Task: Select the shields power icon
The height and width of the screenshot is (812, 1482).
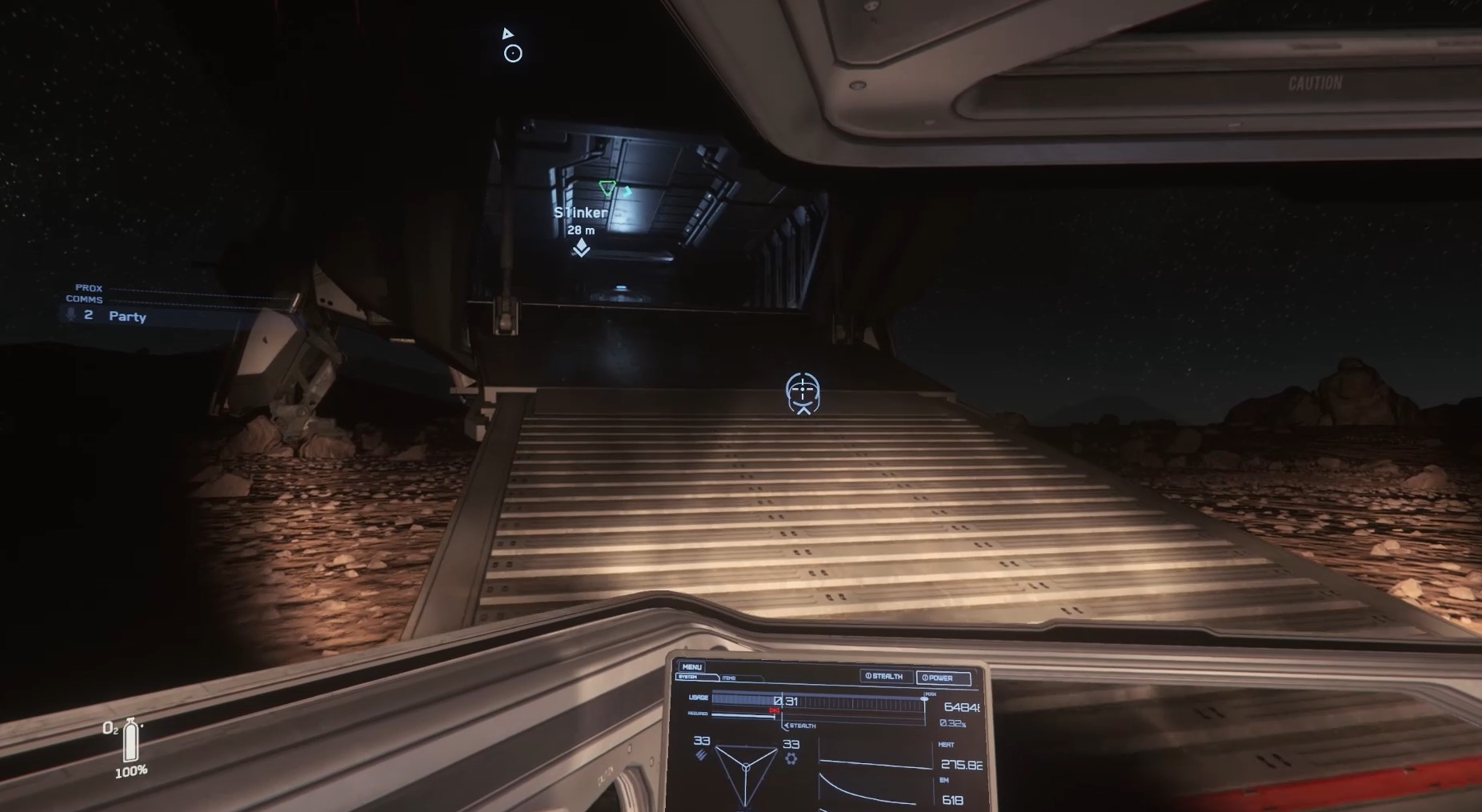Action: (701, 754)
